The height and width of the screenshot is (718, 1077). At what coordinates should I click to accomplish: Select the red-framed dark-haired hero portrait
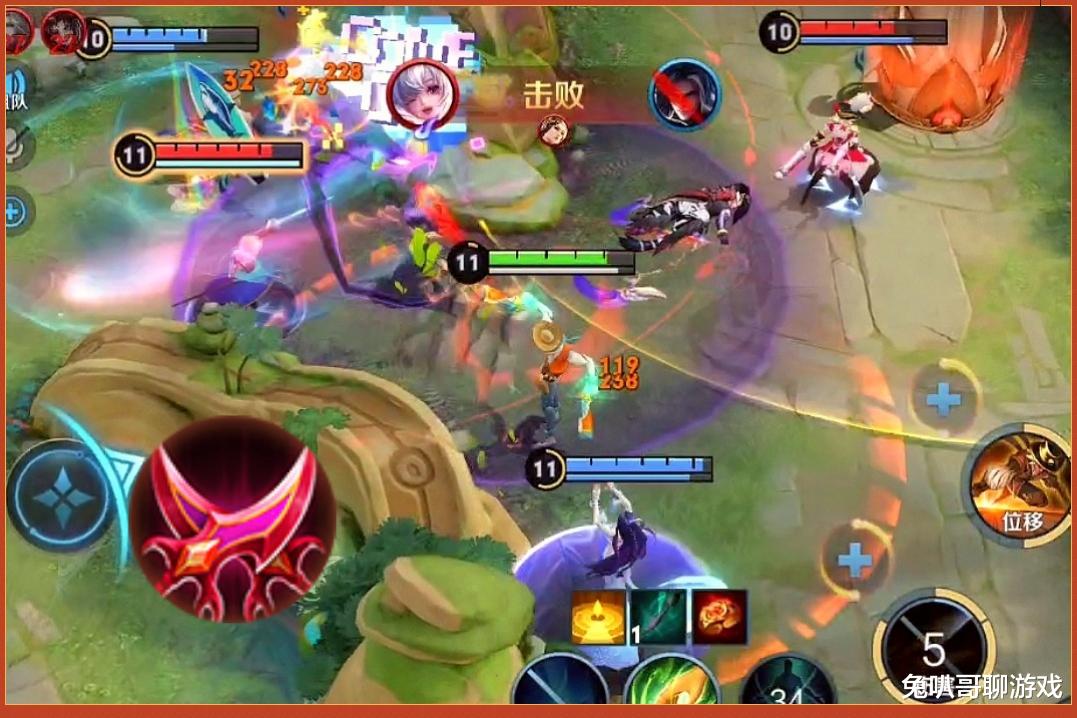tap(63, 30)
